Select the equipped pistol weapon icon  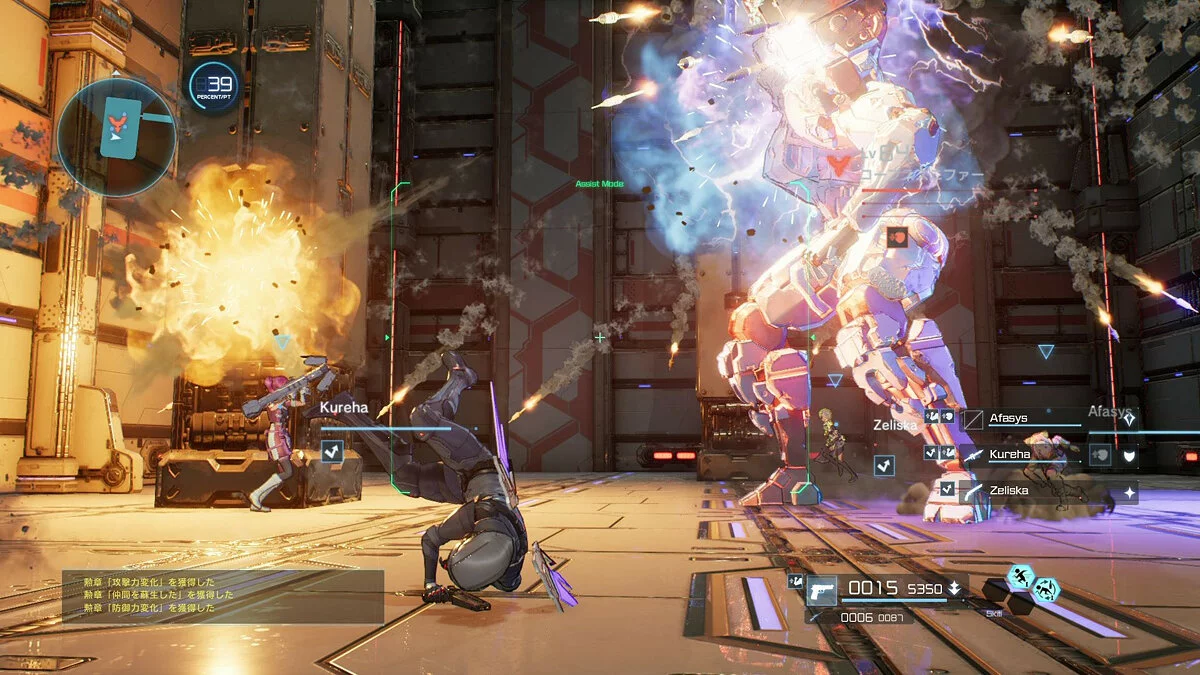(x=822, y=589)
